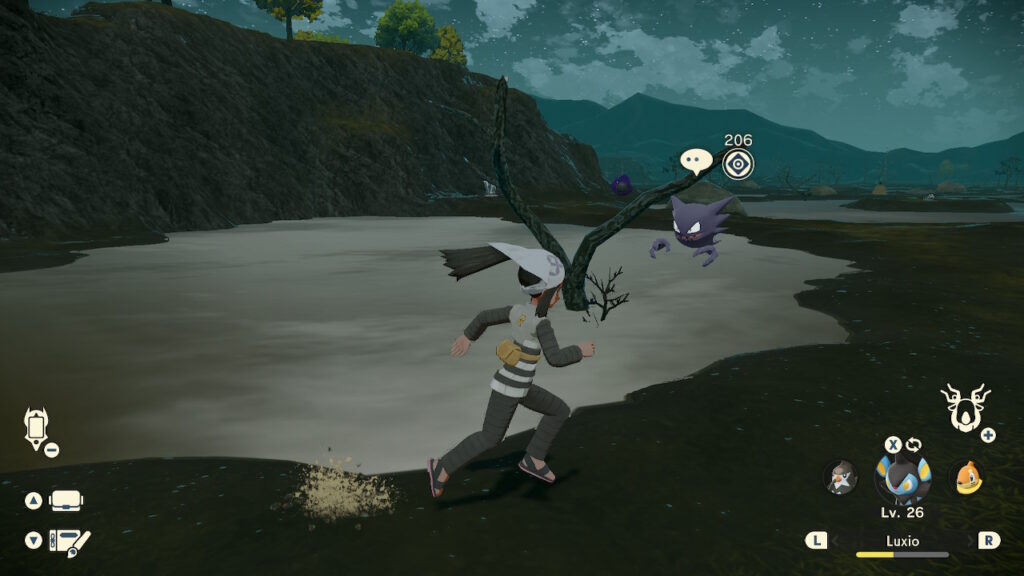Pick the Buizel party portrait

[x=965, y=477]
